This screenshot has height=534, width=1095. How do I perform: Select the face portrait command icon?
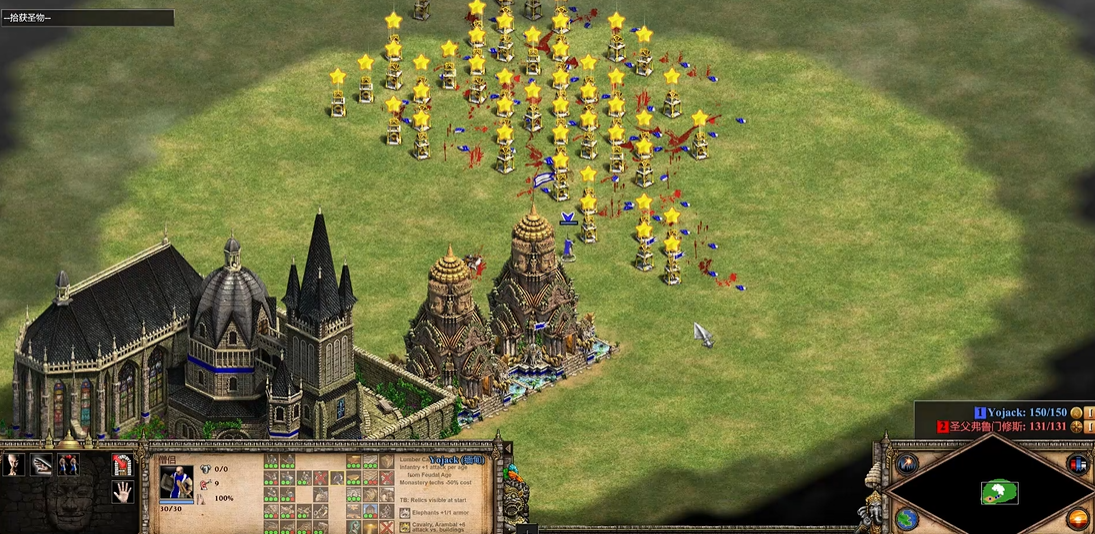point(14,465)
